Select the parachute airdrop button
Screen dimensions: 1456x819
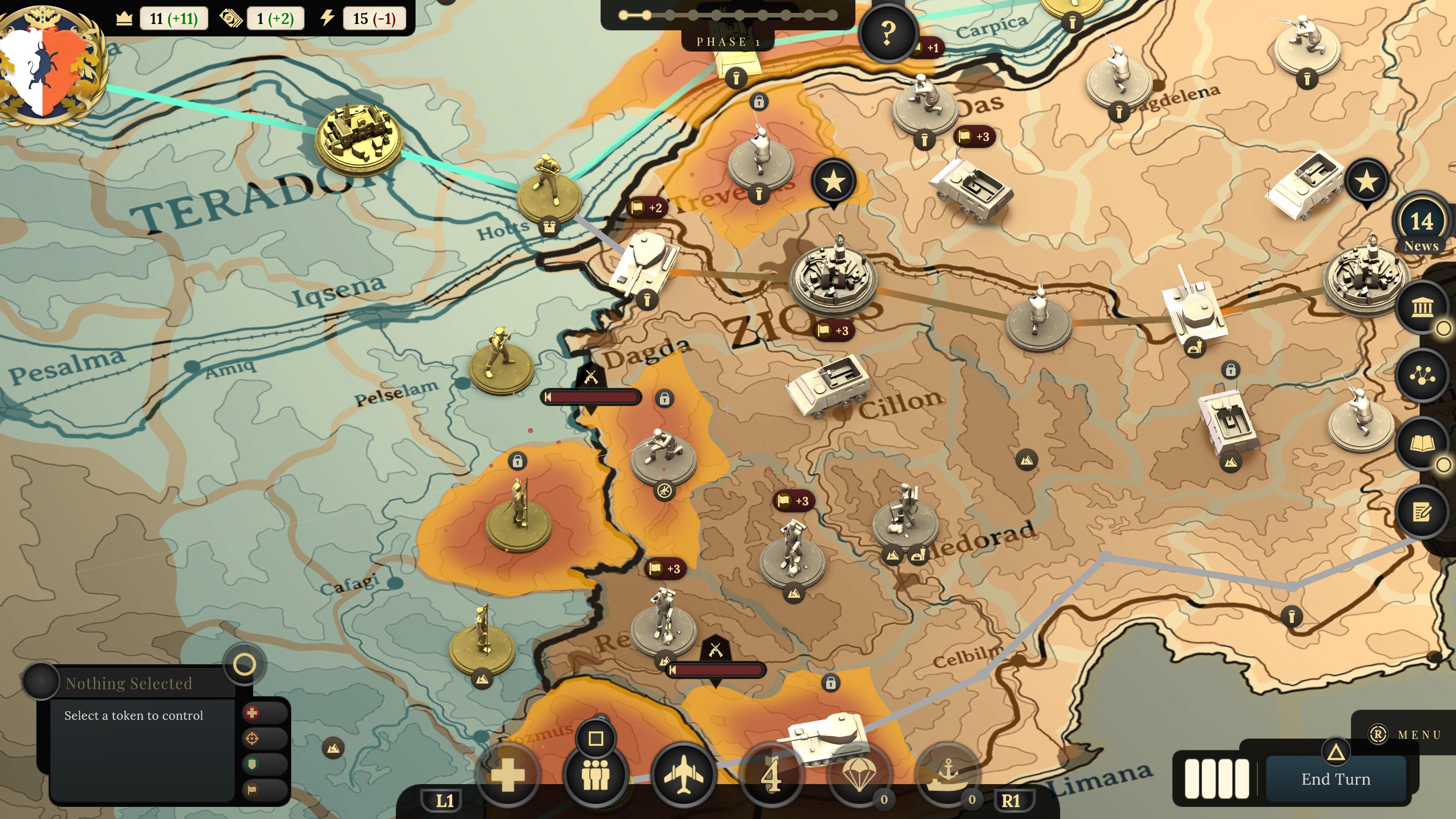point(859,775)
